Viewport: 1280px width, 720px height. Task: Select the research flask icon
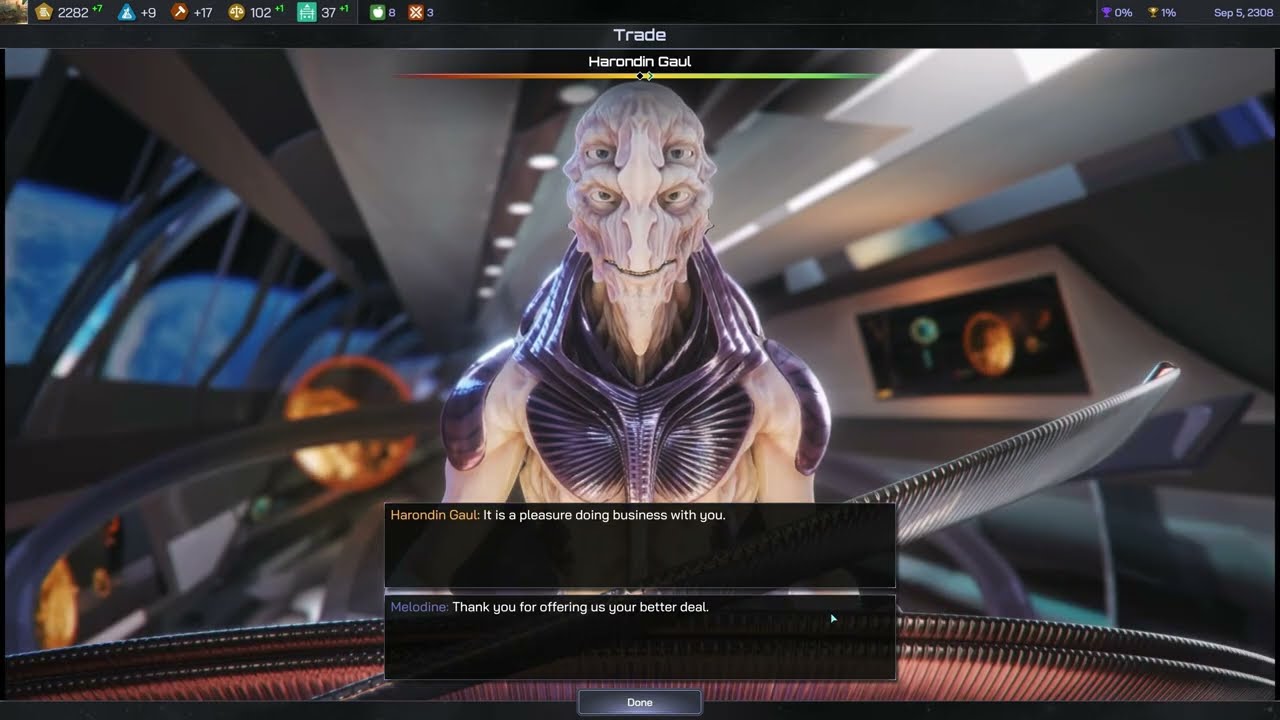pos(126,13)
